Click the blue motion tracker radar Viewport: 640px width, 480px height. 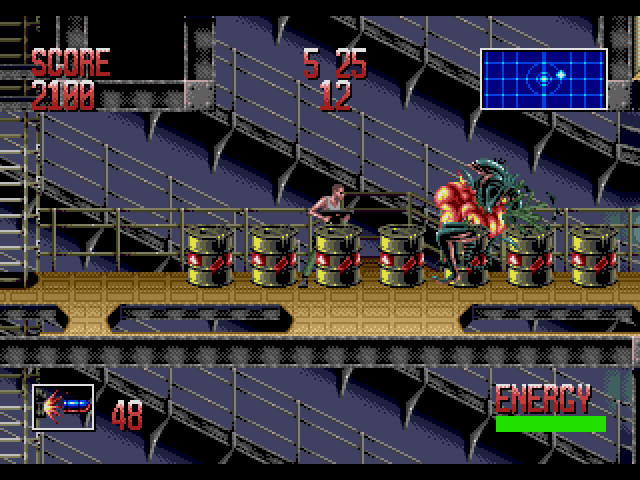(x=544, y=78)
